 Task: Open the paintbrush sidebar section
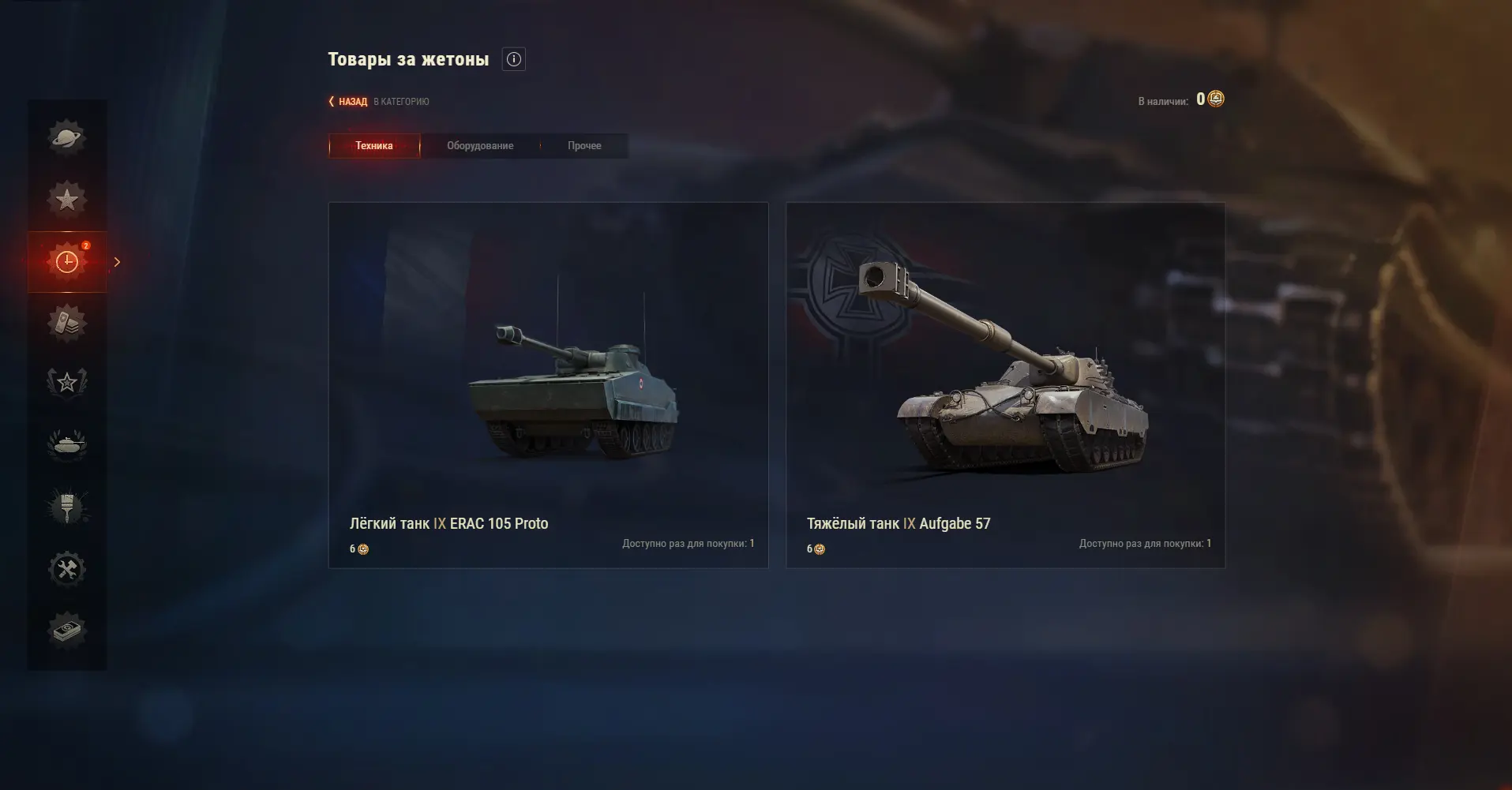67,507
